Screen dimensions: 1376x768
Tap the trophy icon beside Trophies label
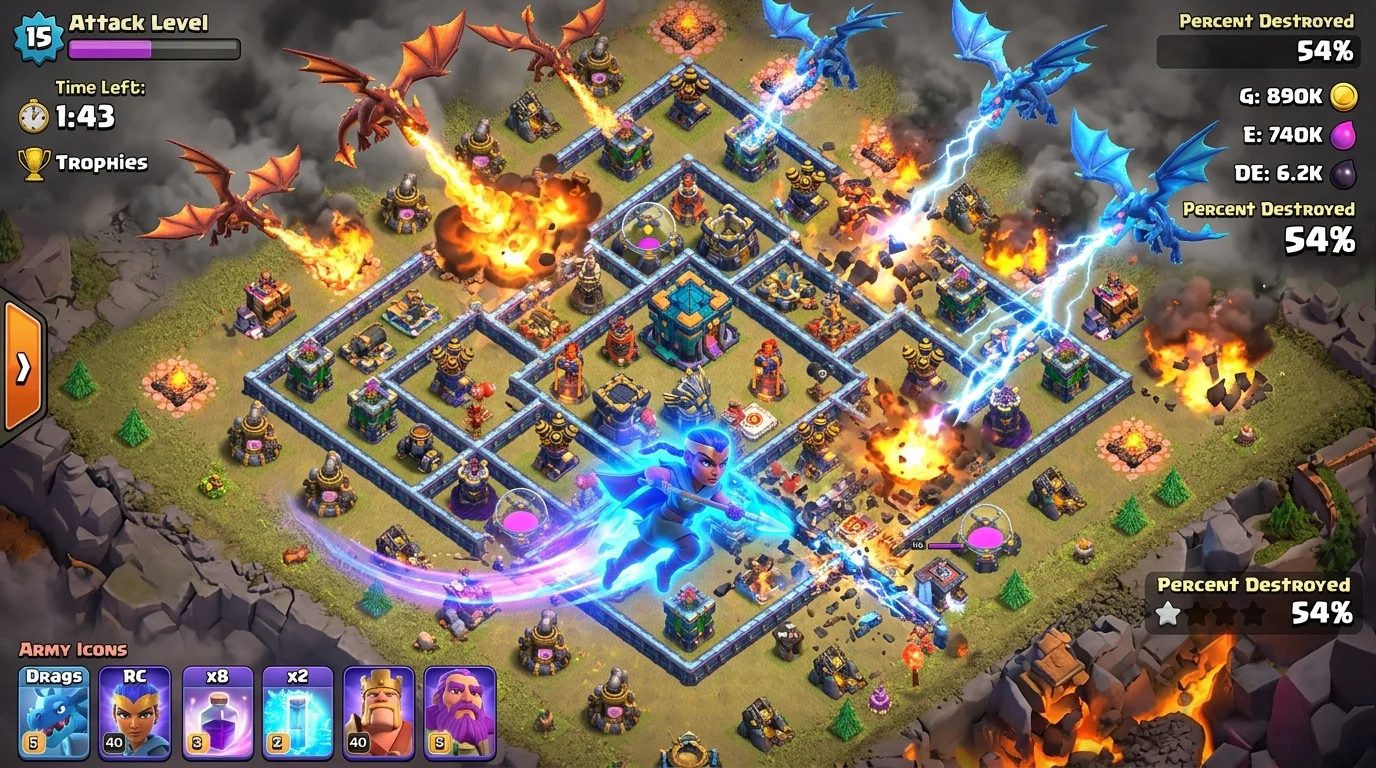[x=36, y=161]
